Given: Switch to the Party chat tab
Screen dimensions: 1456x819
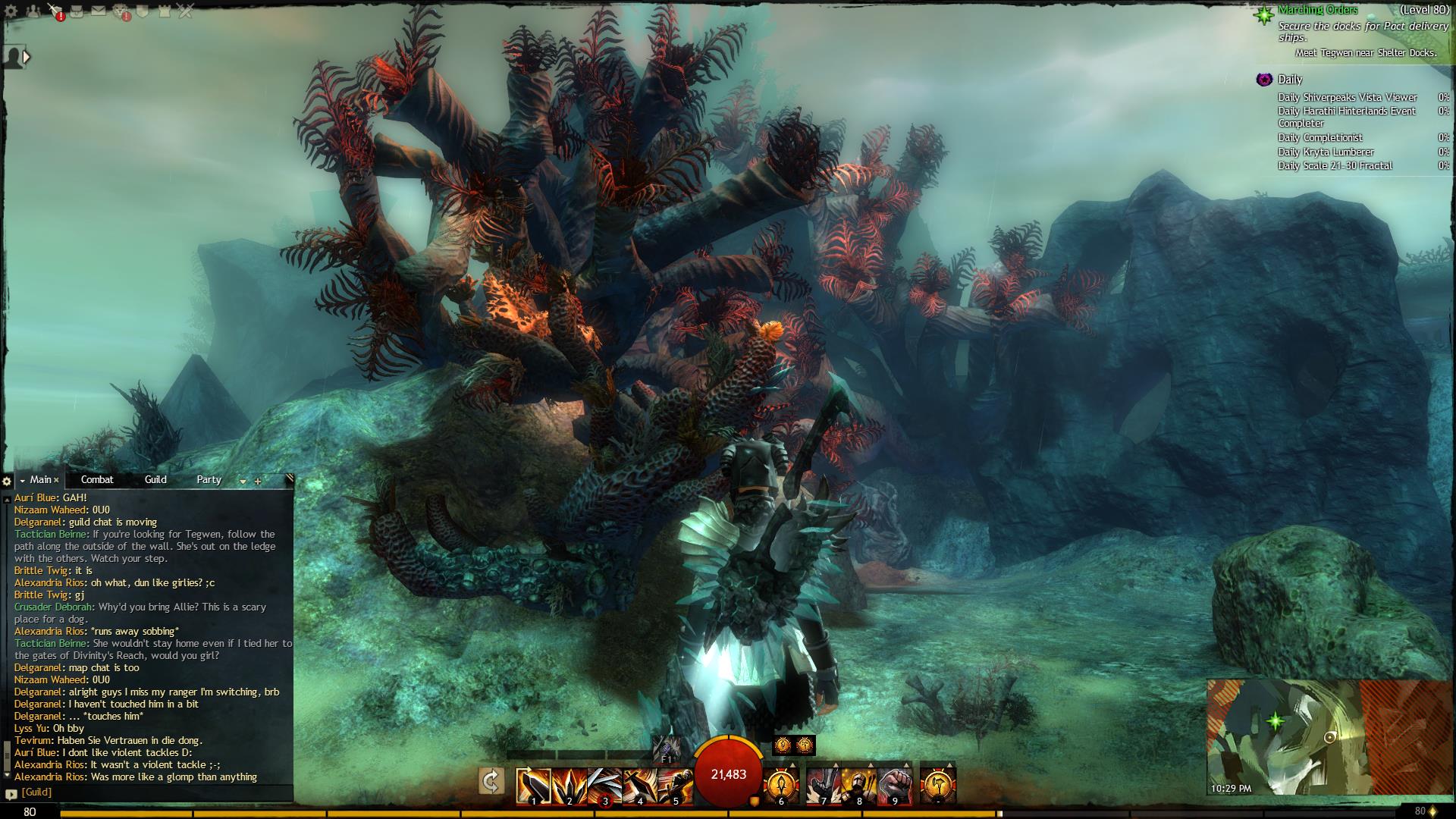Looking at the screenshot, I should (x=209, y=479).
